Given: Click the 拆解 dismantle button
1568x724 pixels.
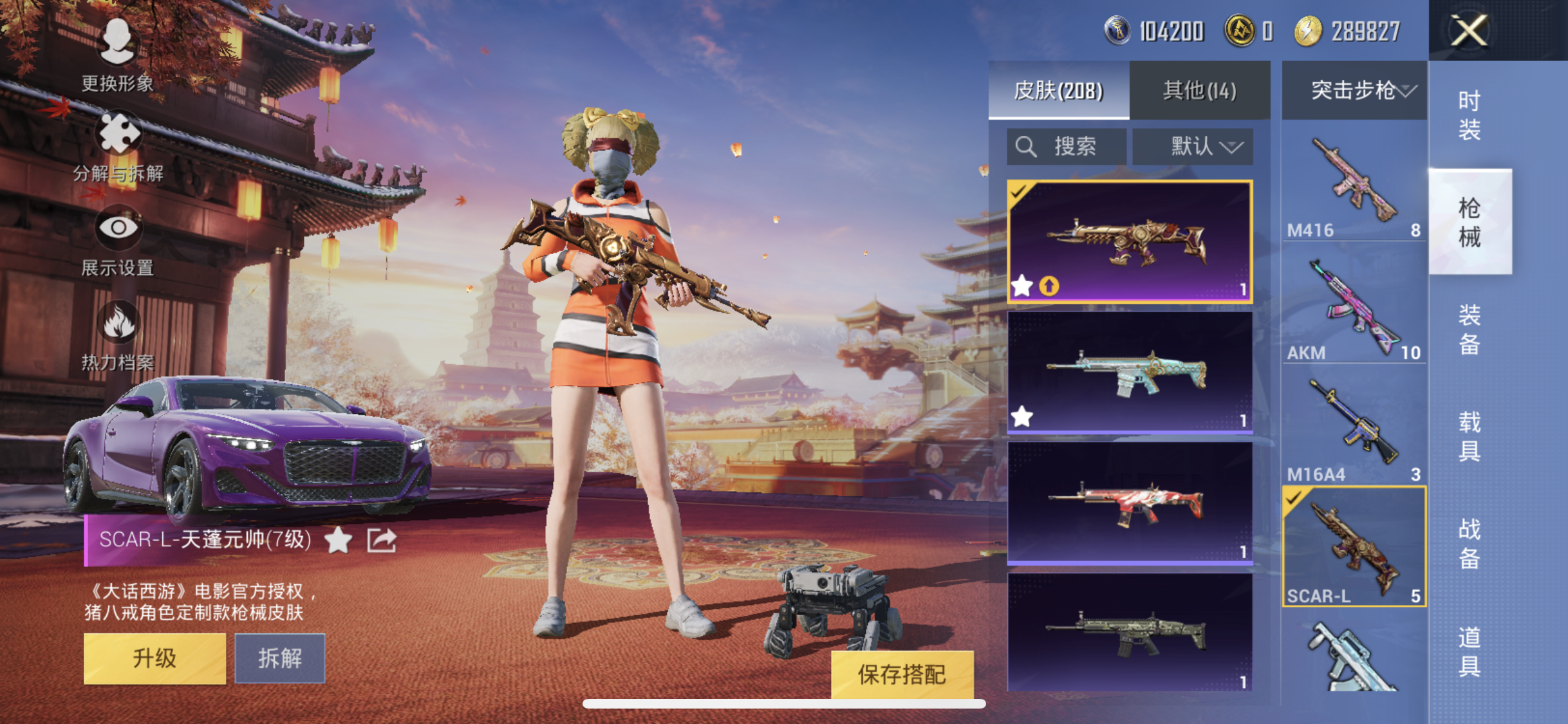Looking at the screenshot, I should tap(279, 658).
